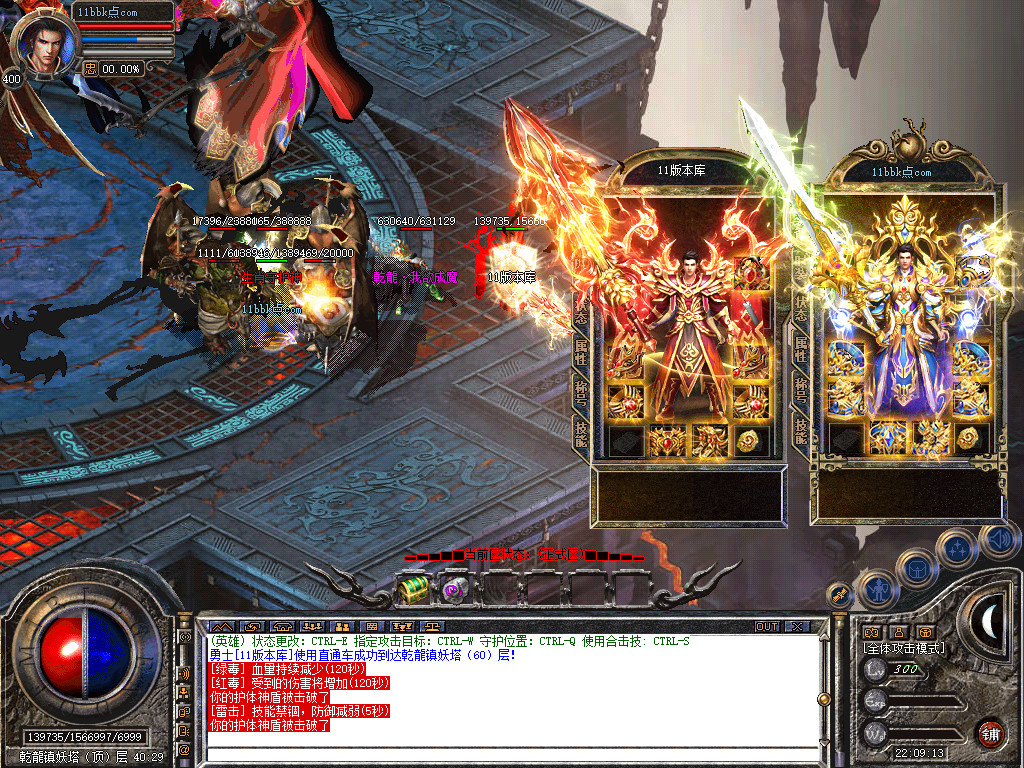Select the gold coin medal slot on the red panel
The width and height of the screenshot is (1024, 768).
tap(746, 440)
